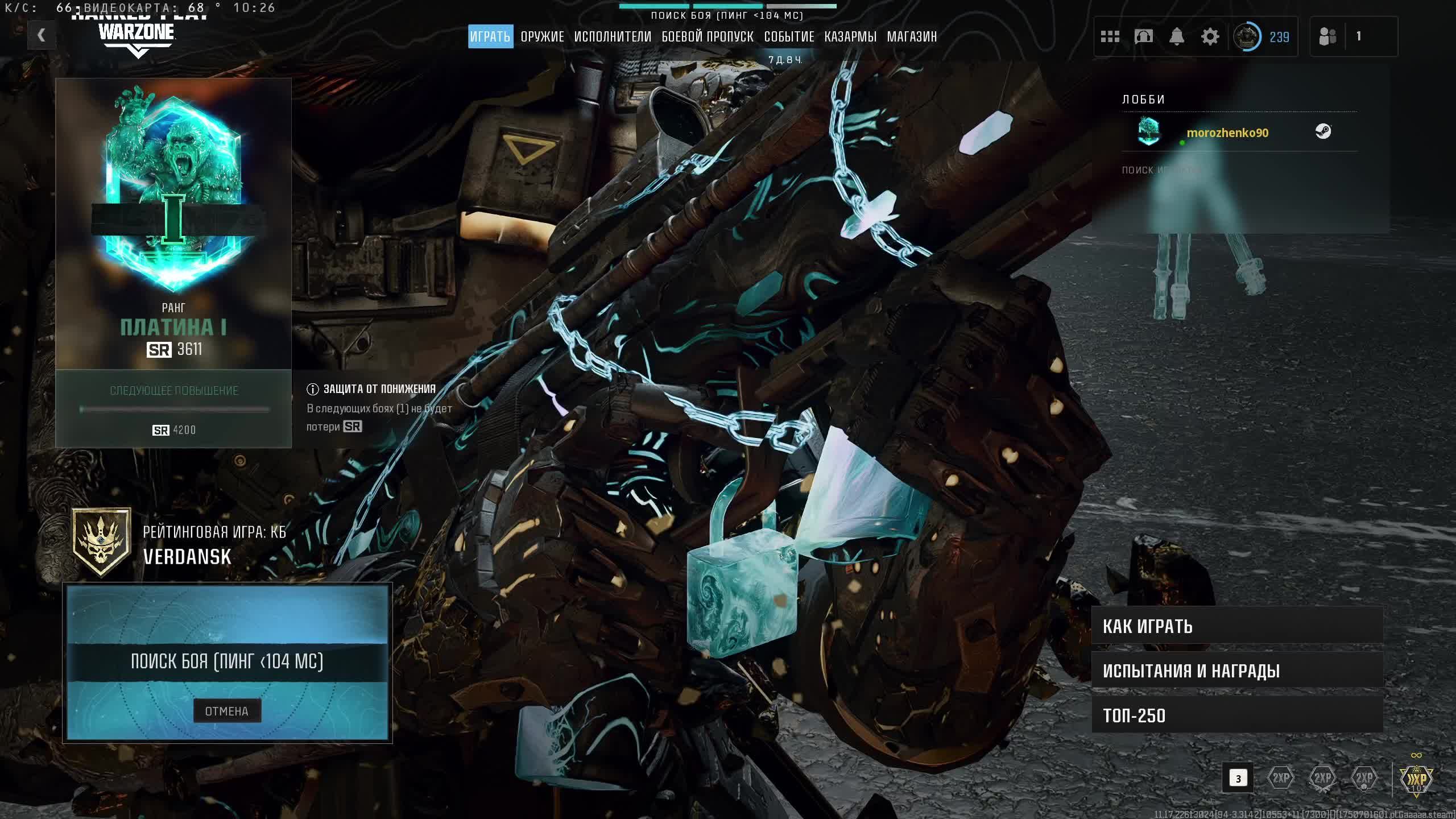This screenshot has height=819, width=1456.
Task: Open the КАК ИГРАТЬ menu entry
Action: [1237, 626]
